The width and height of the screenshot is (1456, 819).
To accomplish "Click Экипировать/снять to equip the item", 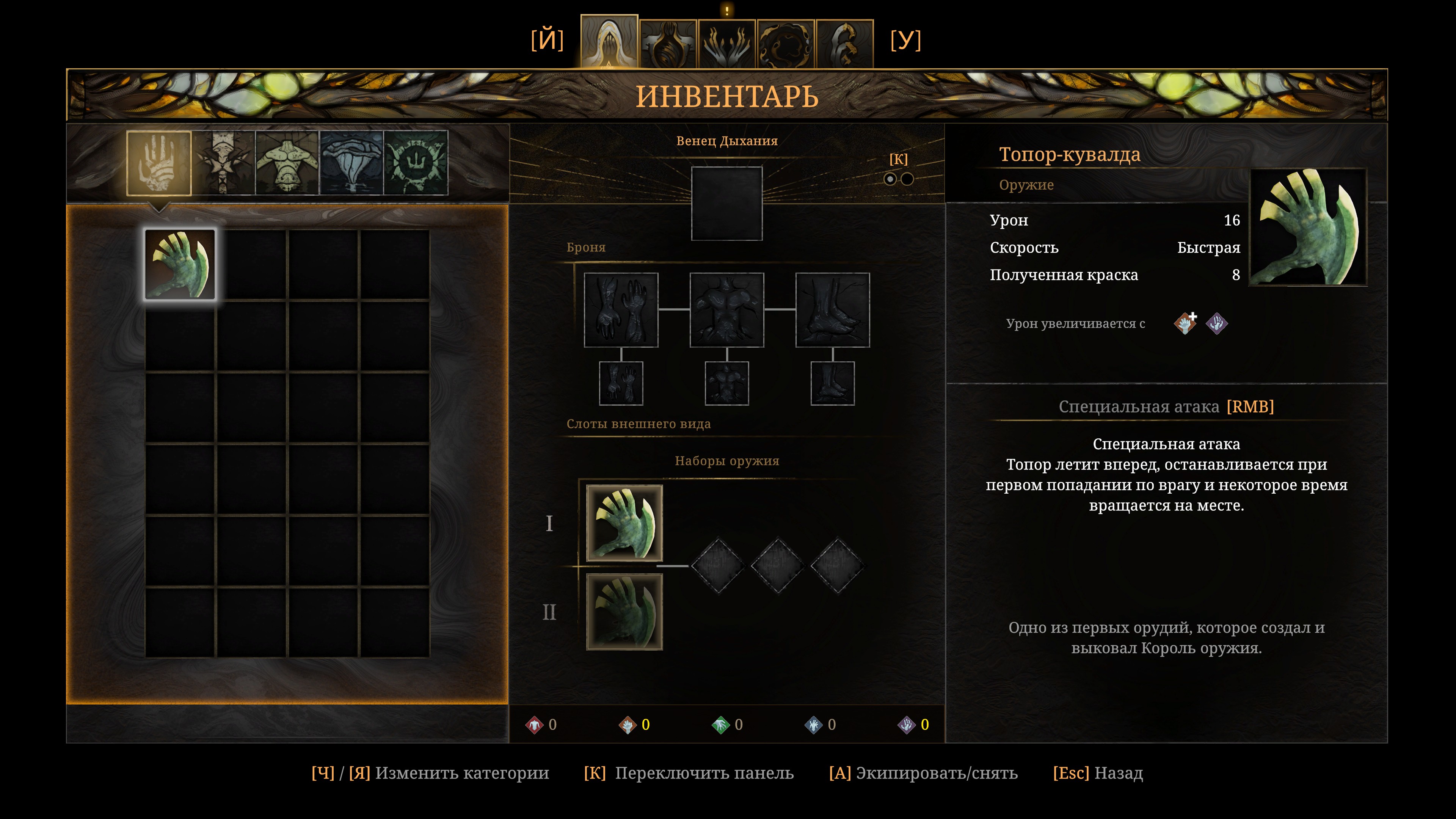I will 924,773.
